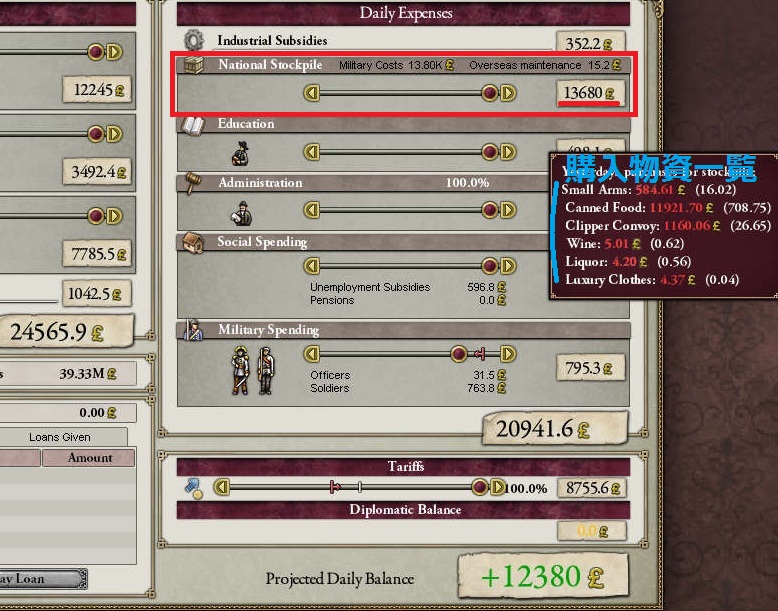The image size is (778, 611).
Task: Click the Repay Loan button
Action: point(40,579)
